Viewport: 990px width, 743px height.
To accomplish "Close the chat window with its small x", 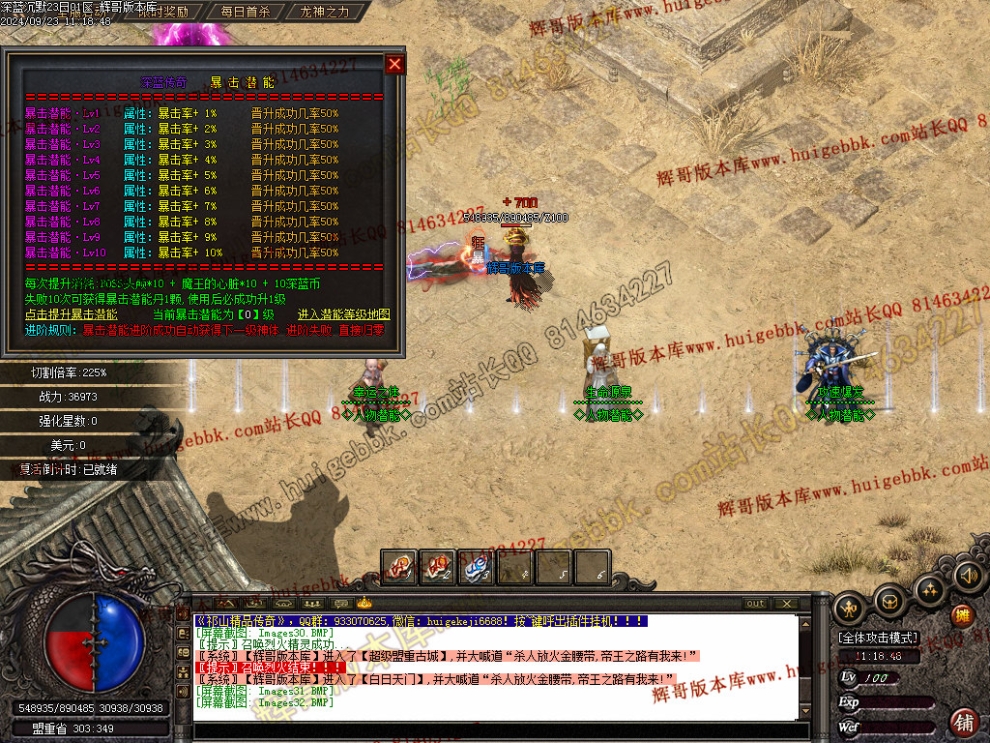I will [x=786, y=603].
